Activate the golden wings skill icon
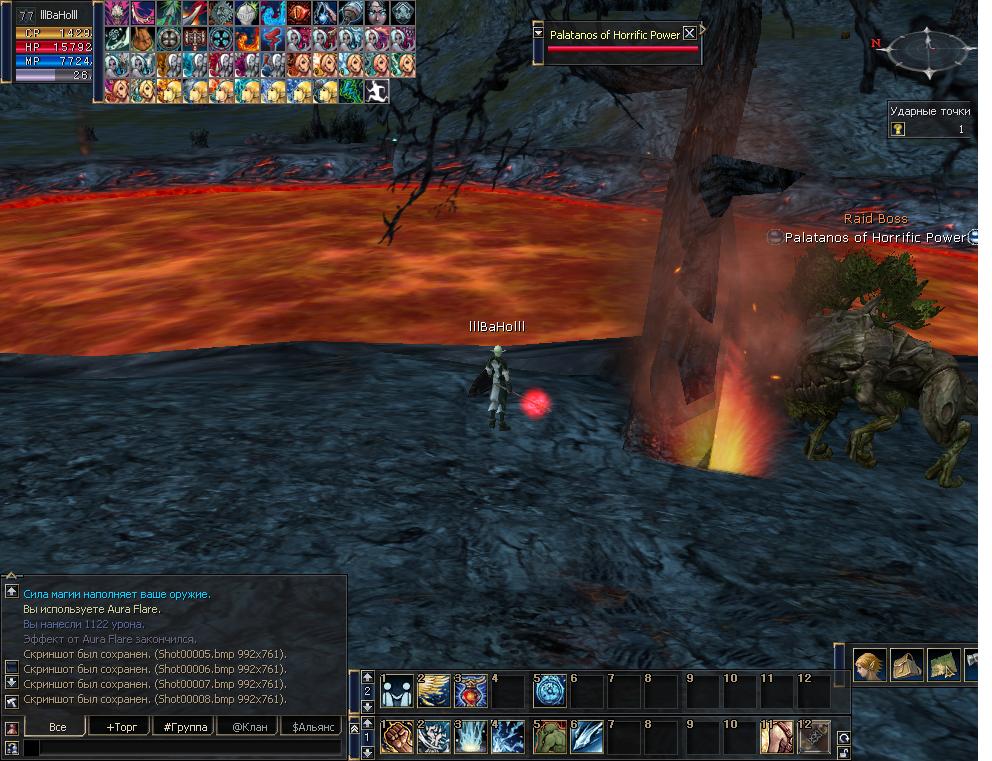 [x=434, y=691]
